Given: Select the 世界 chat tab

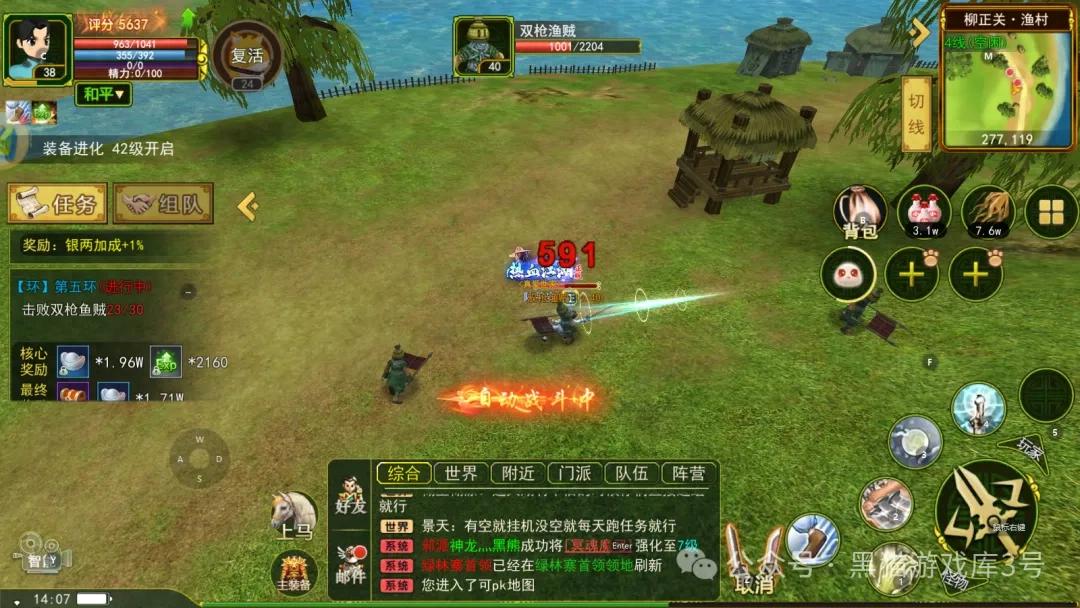Looking at the screenshot, I should click(x=461, y=474).
